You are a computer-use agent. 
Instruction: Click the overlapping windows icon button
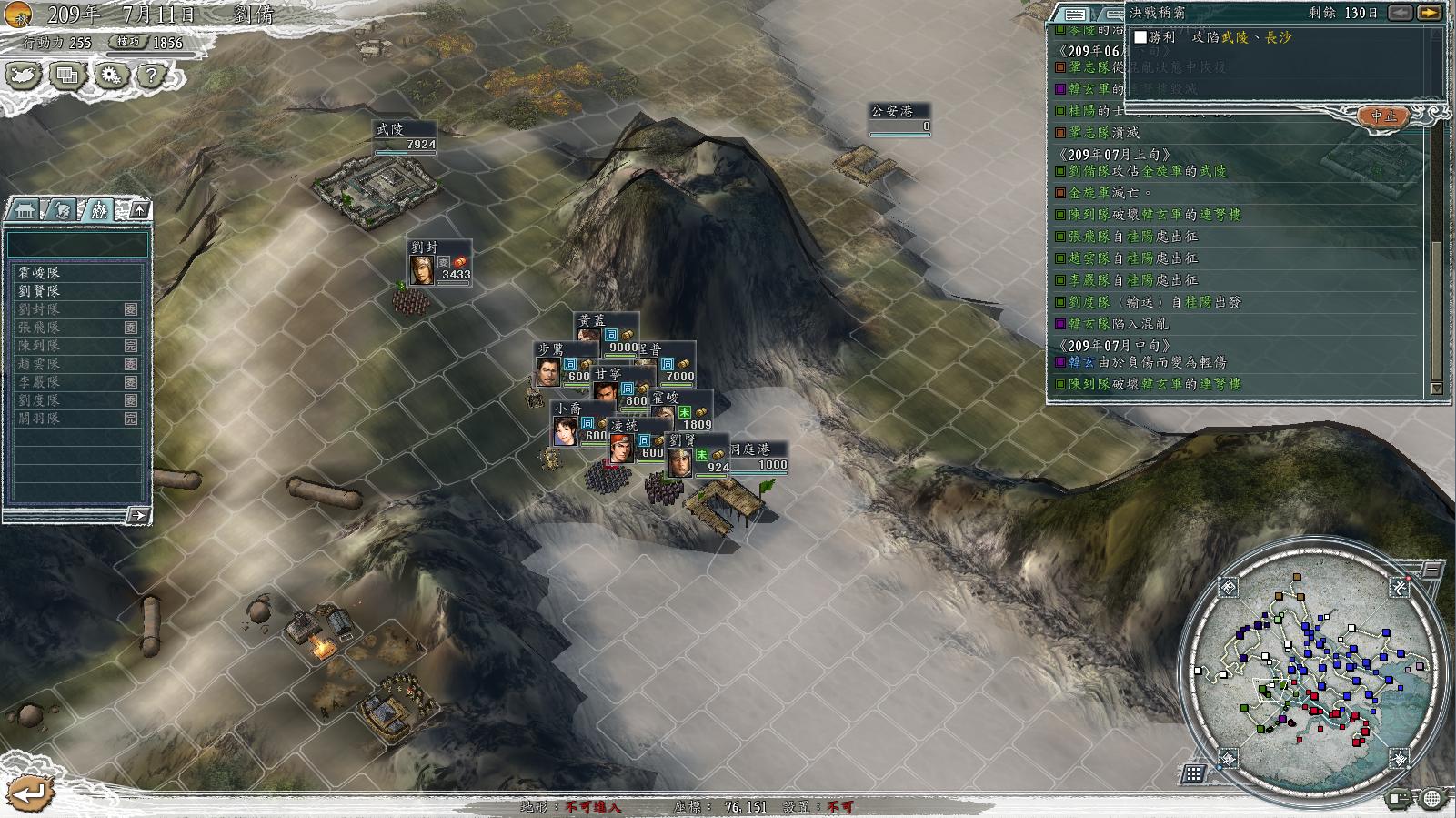tap(67, 76)
